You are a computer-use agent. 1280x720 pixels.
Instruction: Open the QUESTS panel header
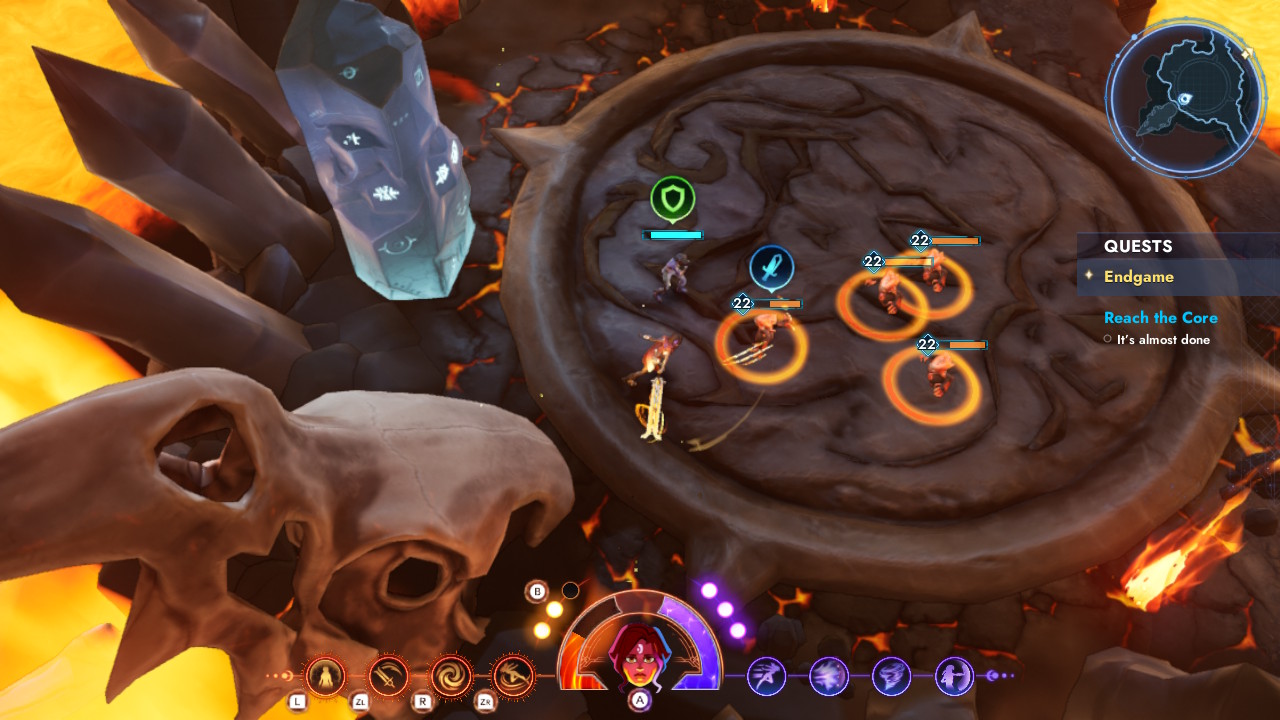point(1139,246)
